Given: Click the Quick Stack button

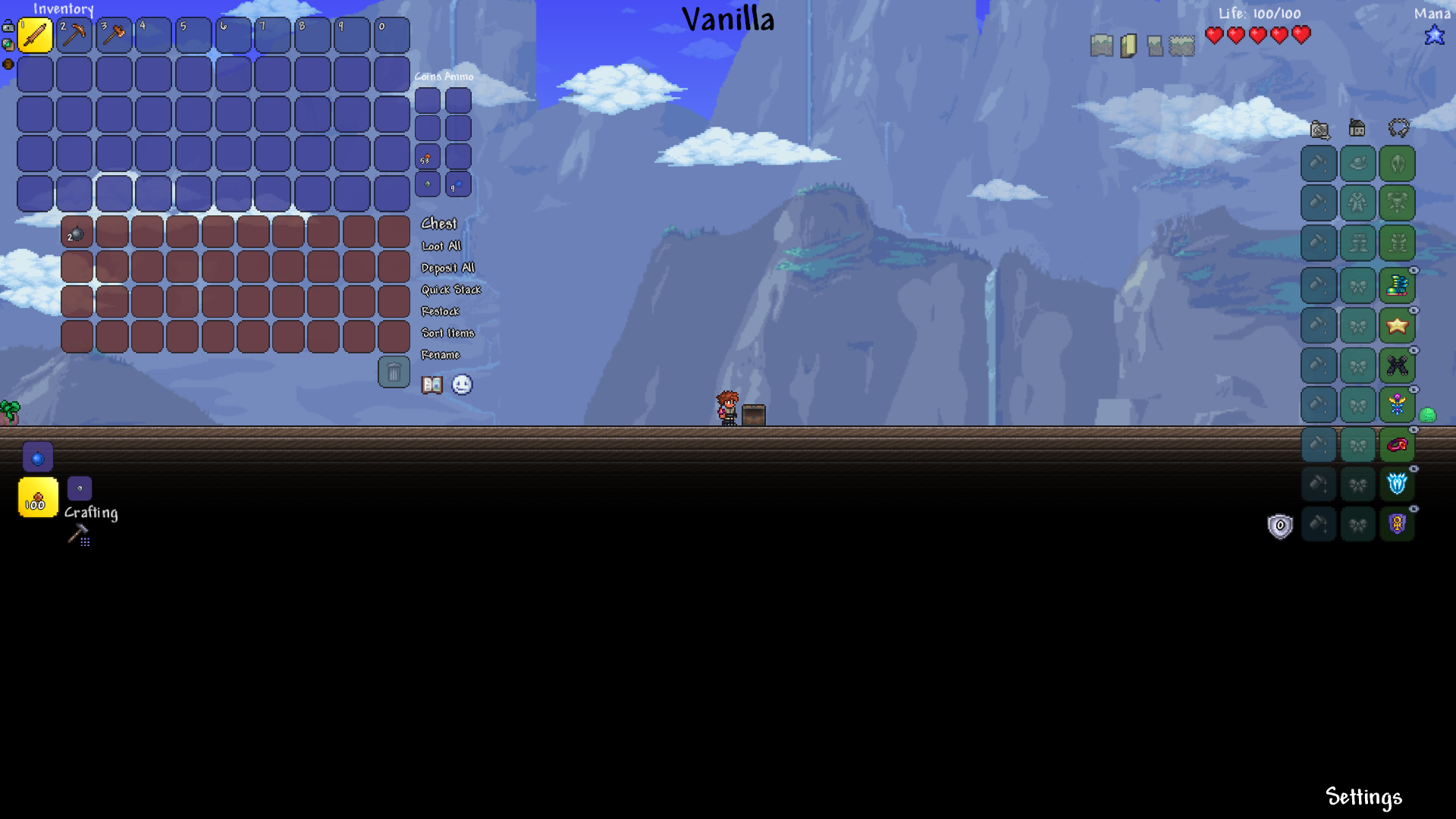Looking at the screenshot, I should [451, 289].
